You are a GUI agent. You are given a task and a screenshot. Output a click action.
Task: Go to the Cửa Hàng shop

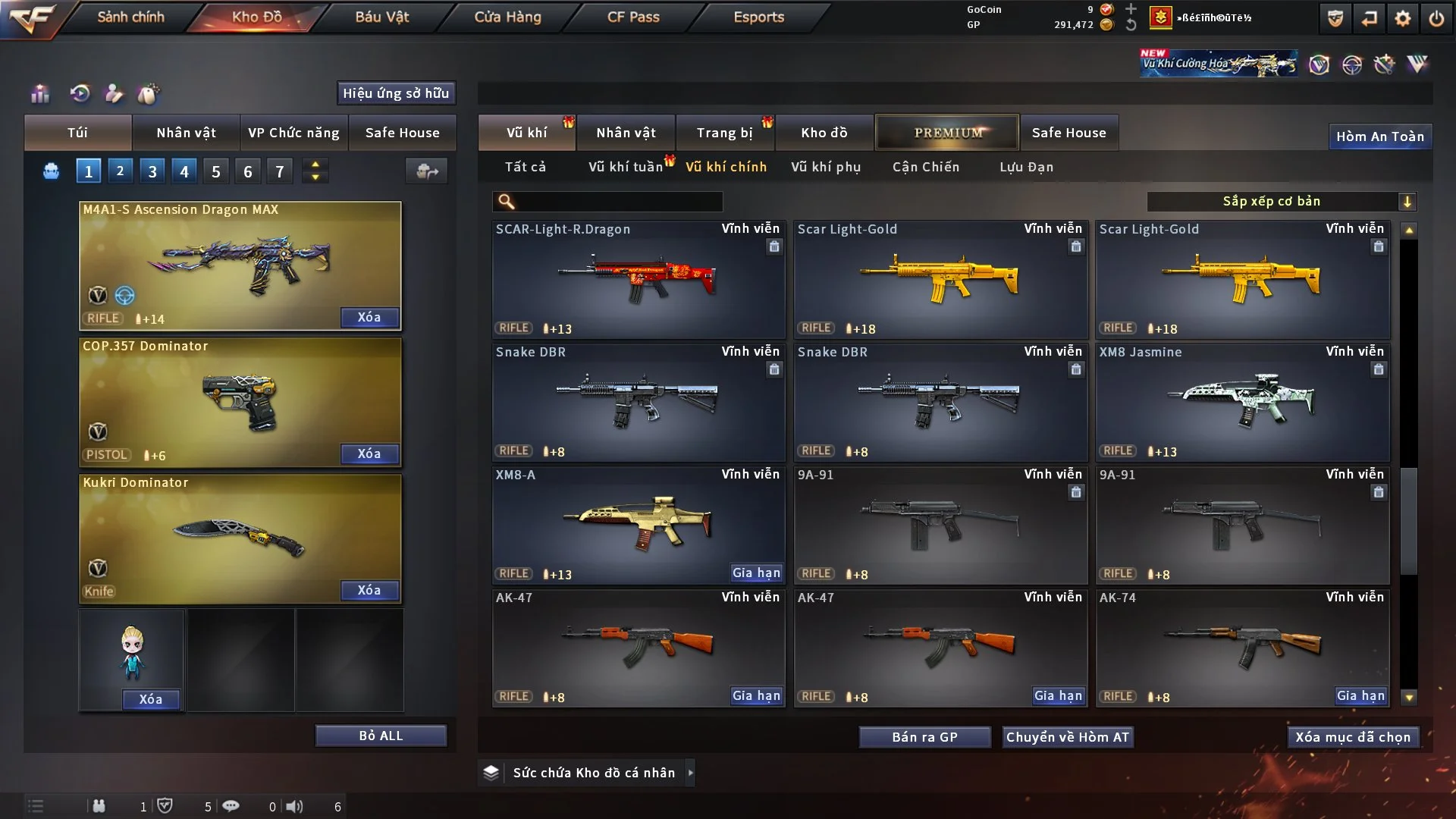pos(507,17)
